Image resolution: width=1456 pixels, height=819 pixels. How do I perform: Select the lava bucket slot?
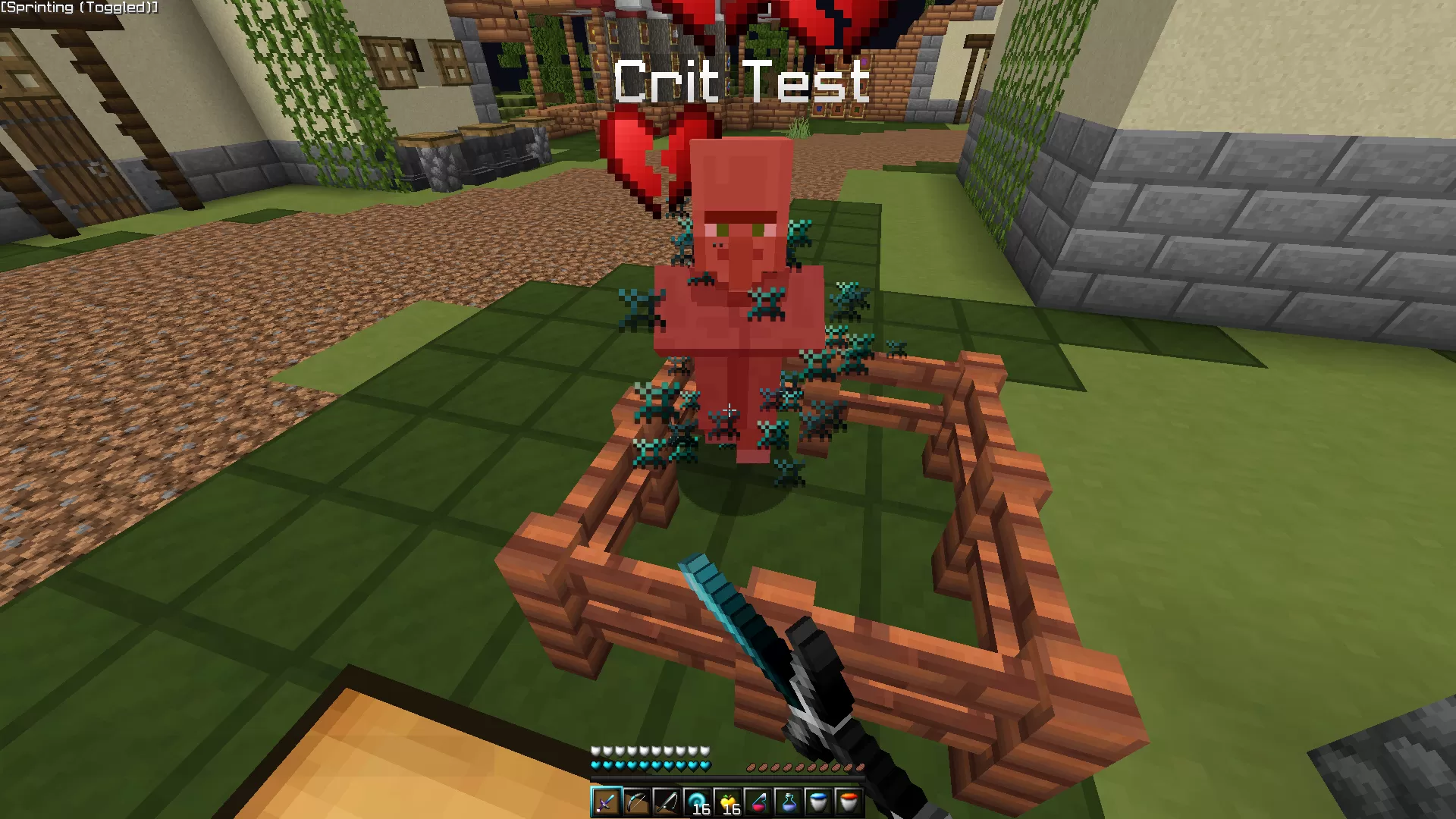pyautogui.click(x=849, y=802)
